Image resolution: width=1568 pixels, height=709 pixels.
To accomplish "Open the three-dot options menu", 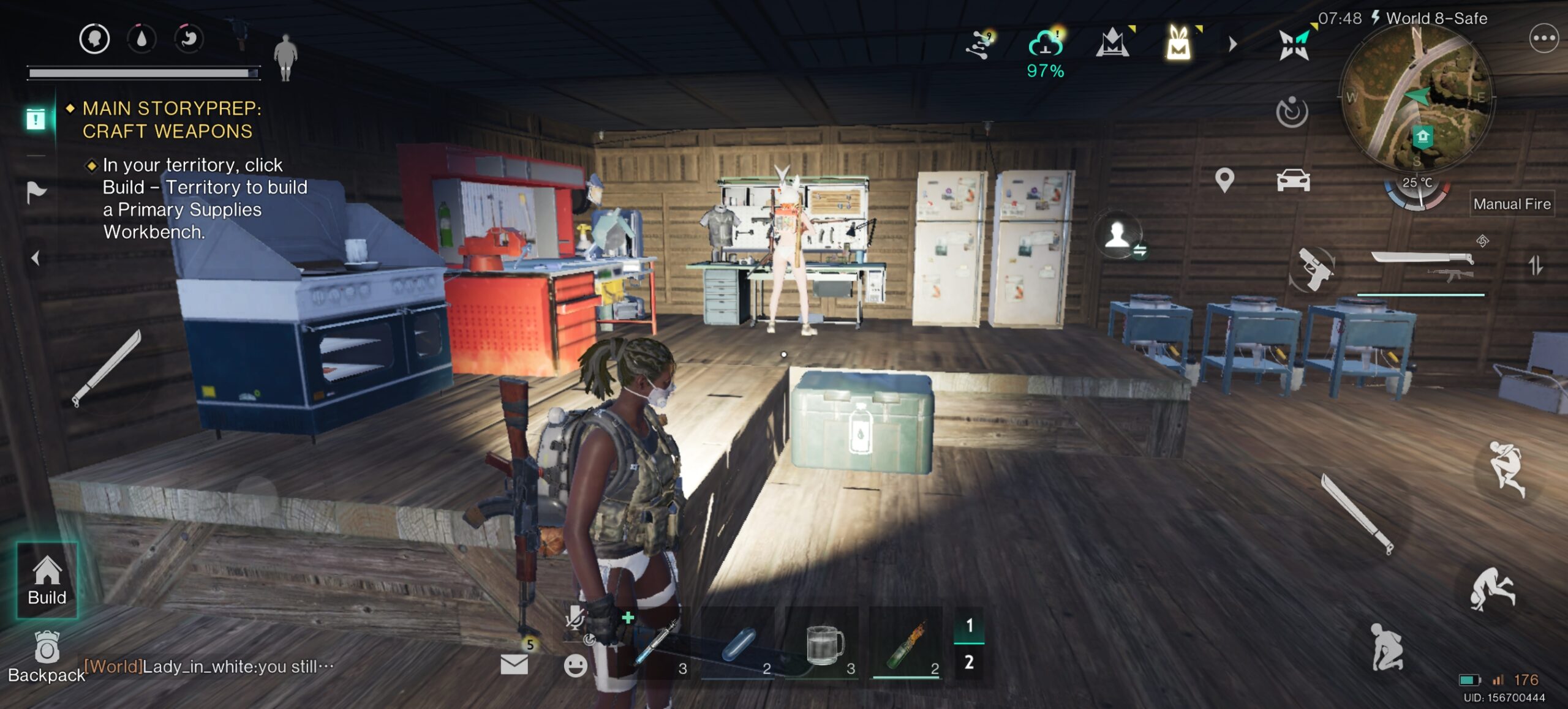I will [1543, 39].
